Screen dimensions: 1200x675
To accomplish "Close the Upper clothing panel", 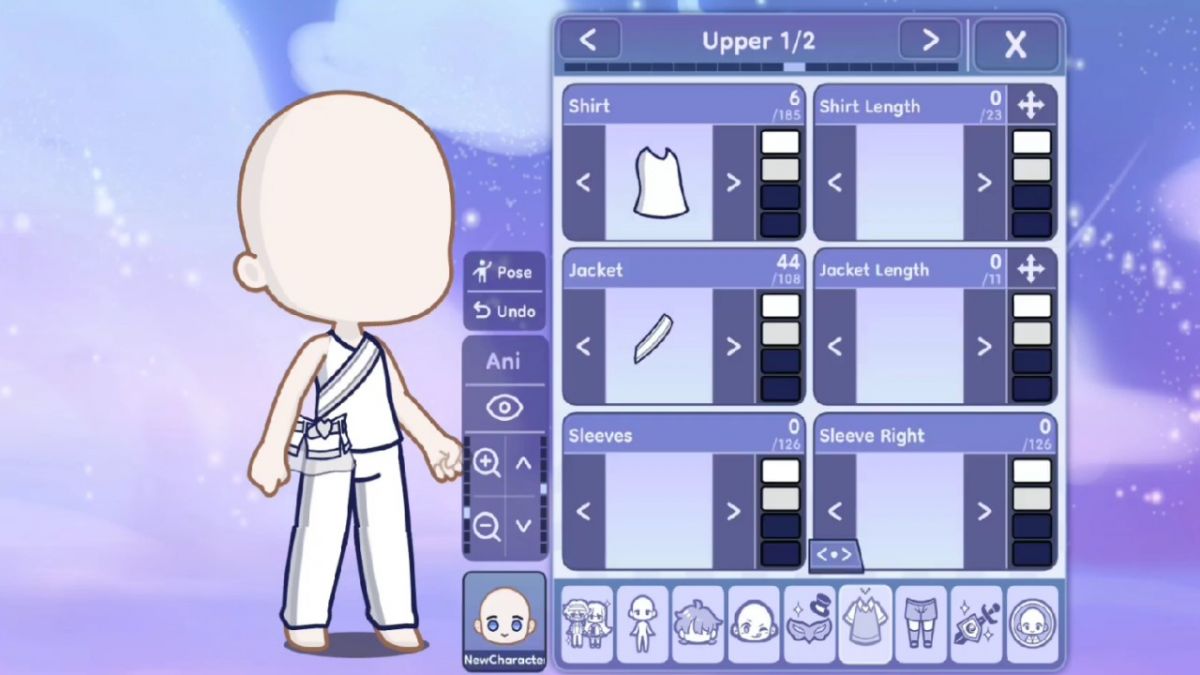I will coord(1016,43).
